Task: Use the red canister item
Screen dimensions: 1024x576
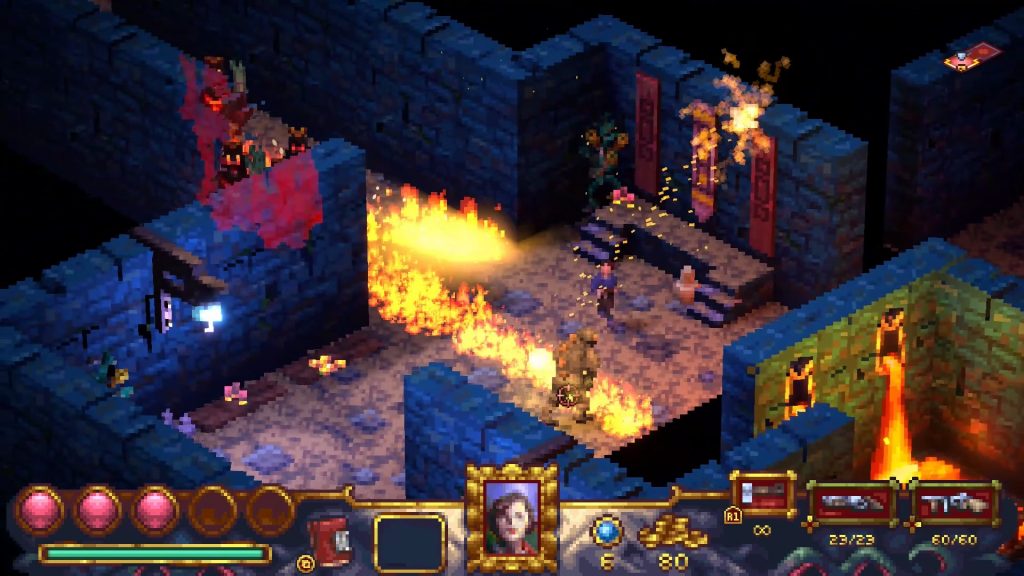Action: click(x=328, y=538)
